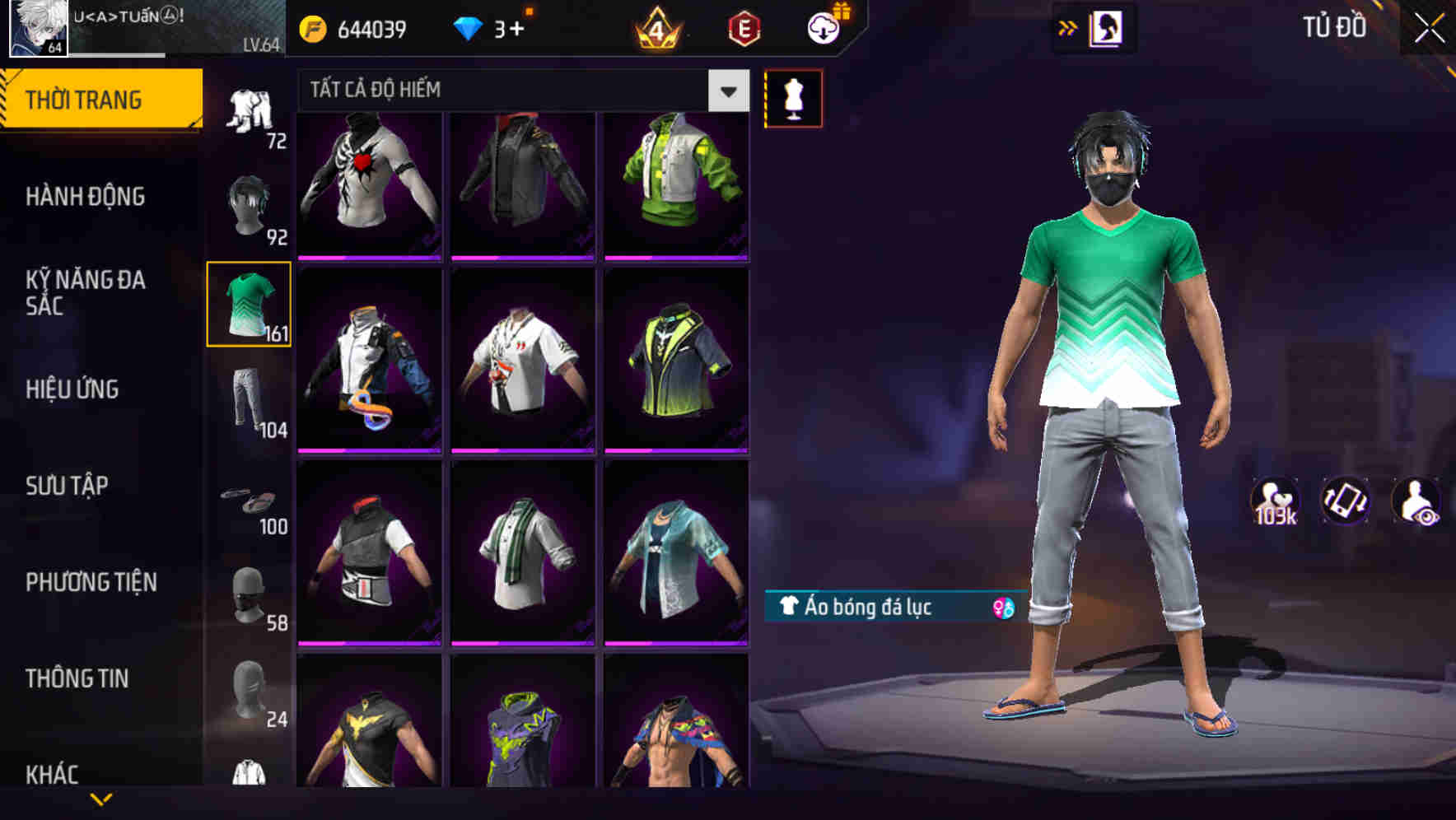1456x820 pixels.
Task: Click the double-arrow collapse control near top right
Action: tap(1069, 27)
